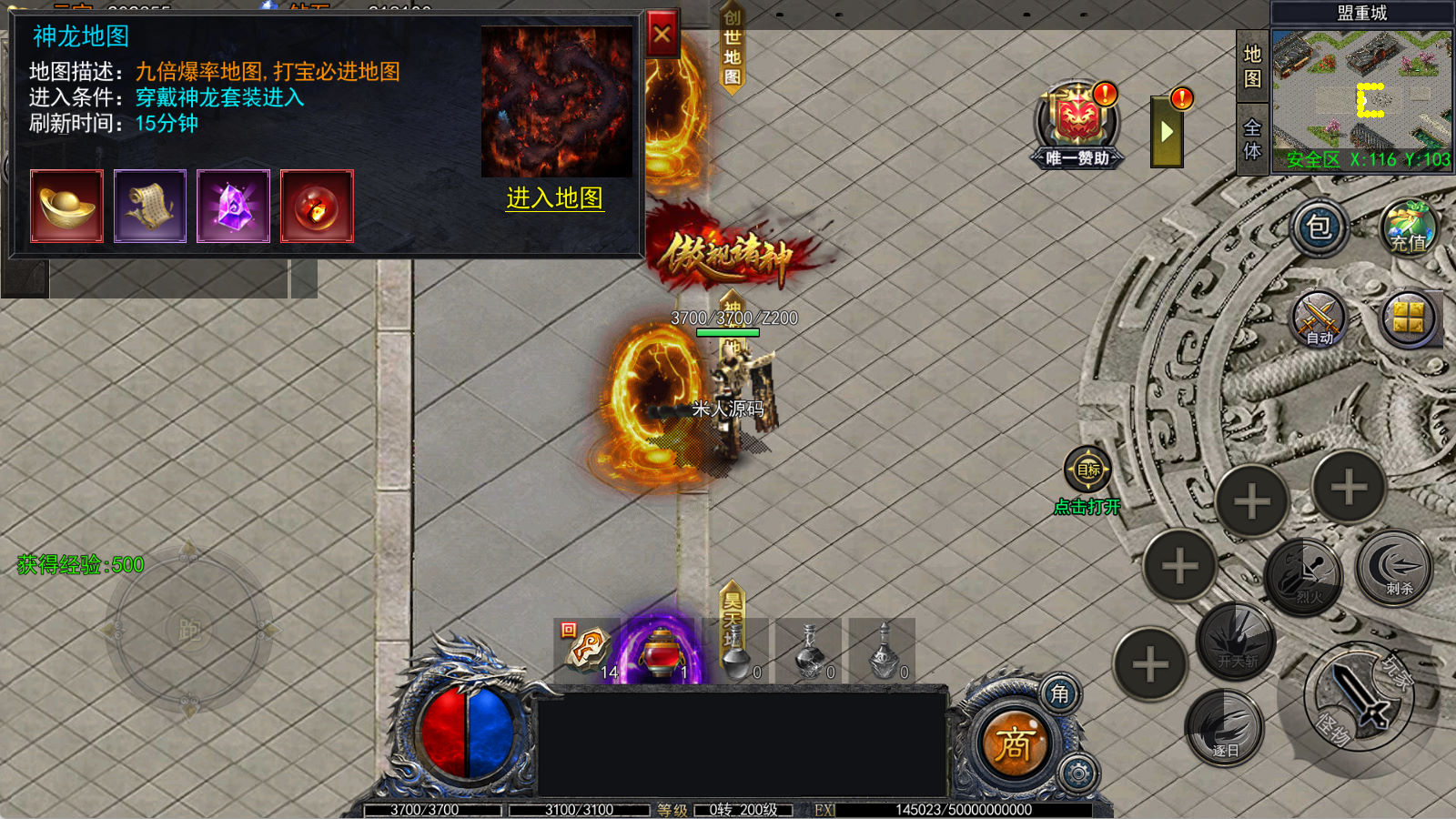Open the 商 shop button
This screenshot has height=819, width=1456.
pos(1012,744)
